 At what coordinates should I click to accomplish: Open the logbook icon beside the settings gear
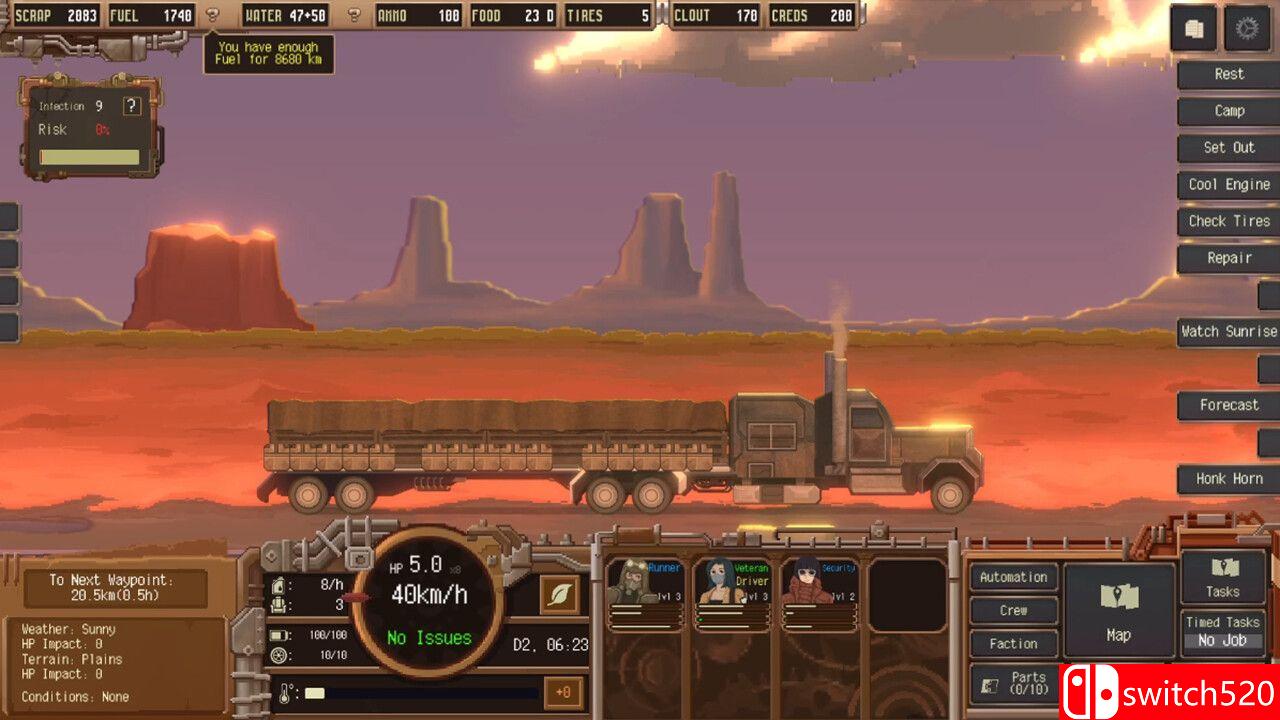tap(1195, 28)
